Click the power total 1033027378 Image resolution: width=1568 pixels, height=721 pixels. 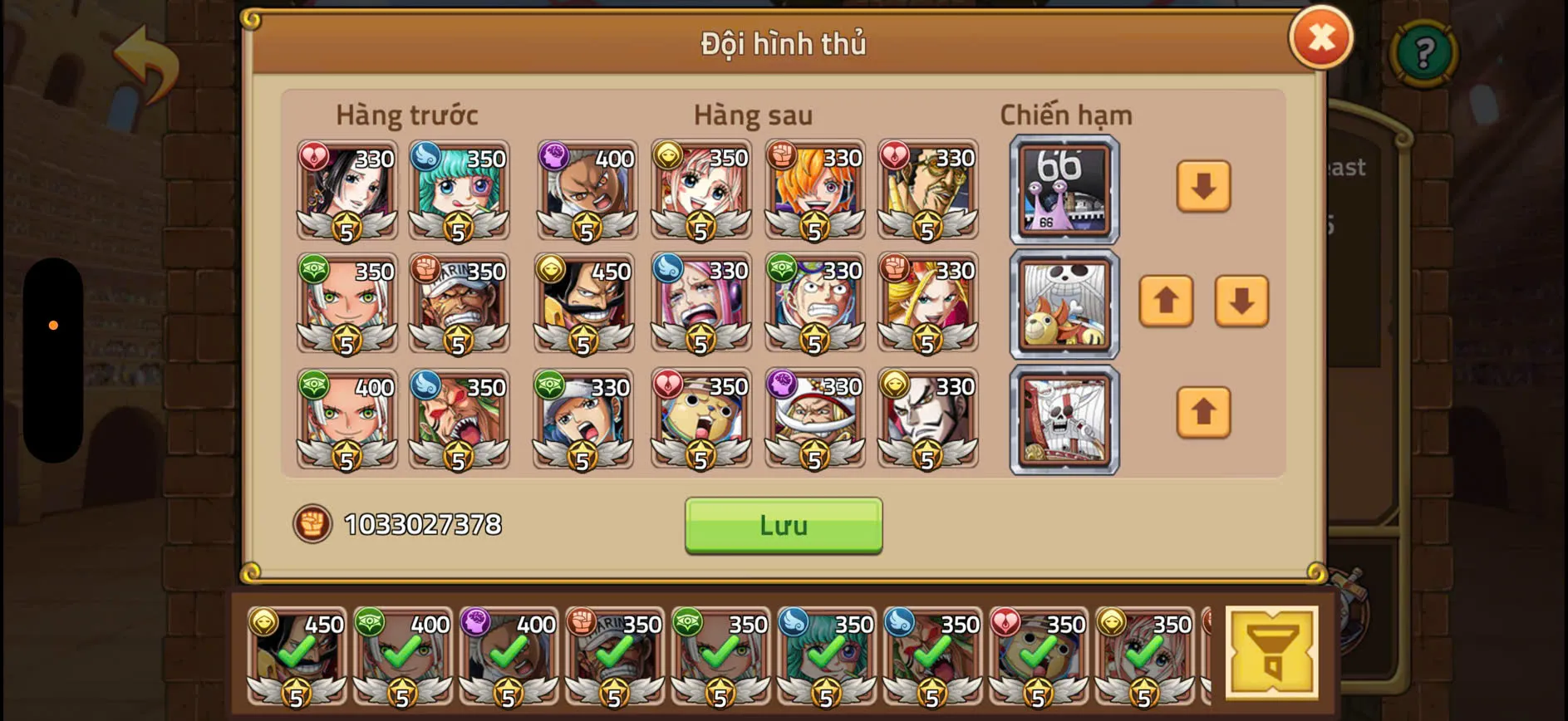point(425,523)
